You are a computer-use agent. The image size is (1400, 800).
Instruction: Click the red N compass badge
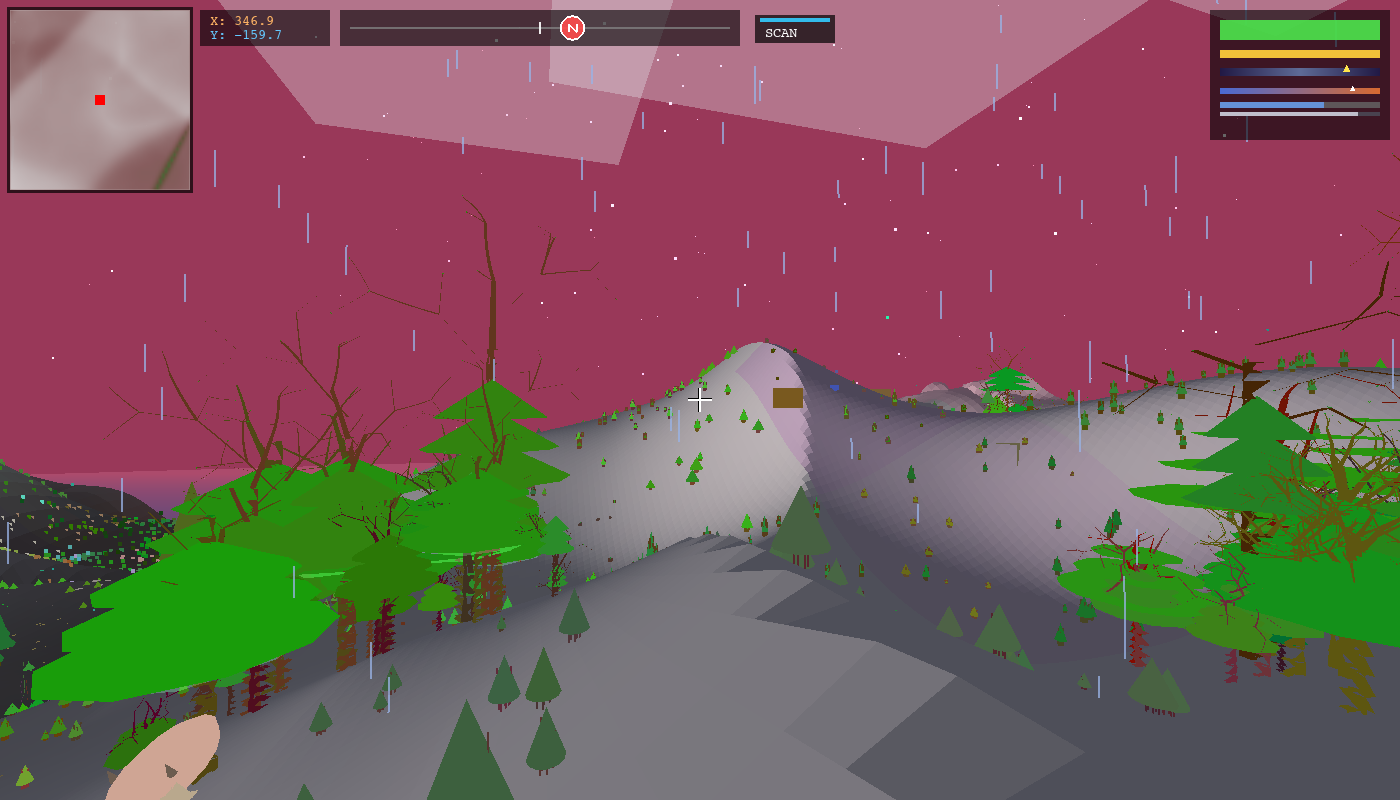[x=574, y=28]
